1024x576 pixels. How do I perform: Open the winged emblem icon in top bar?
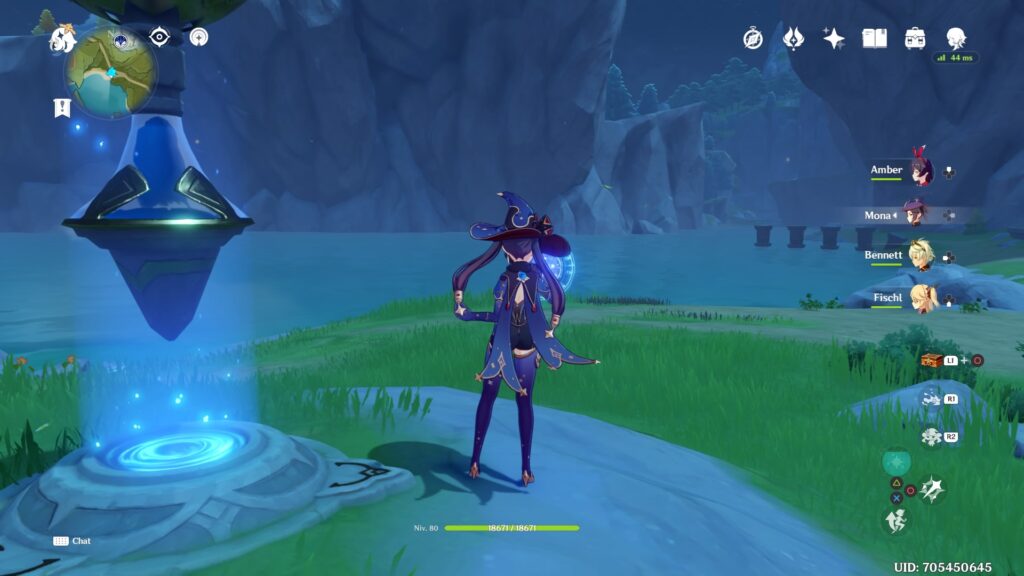coord(793,39)
